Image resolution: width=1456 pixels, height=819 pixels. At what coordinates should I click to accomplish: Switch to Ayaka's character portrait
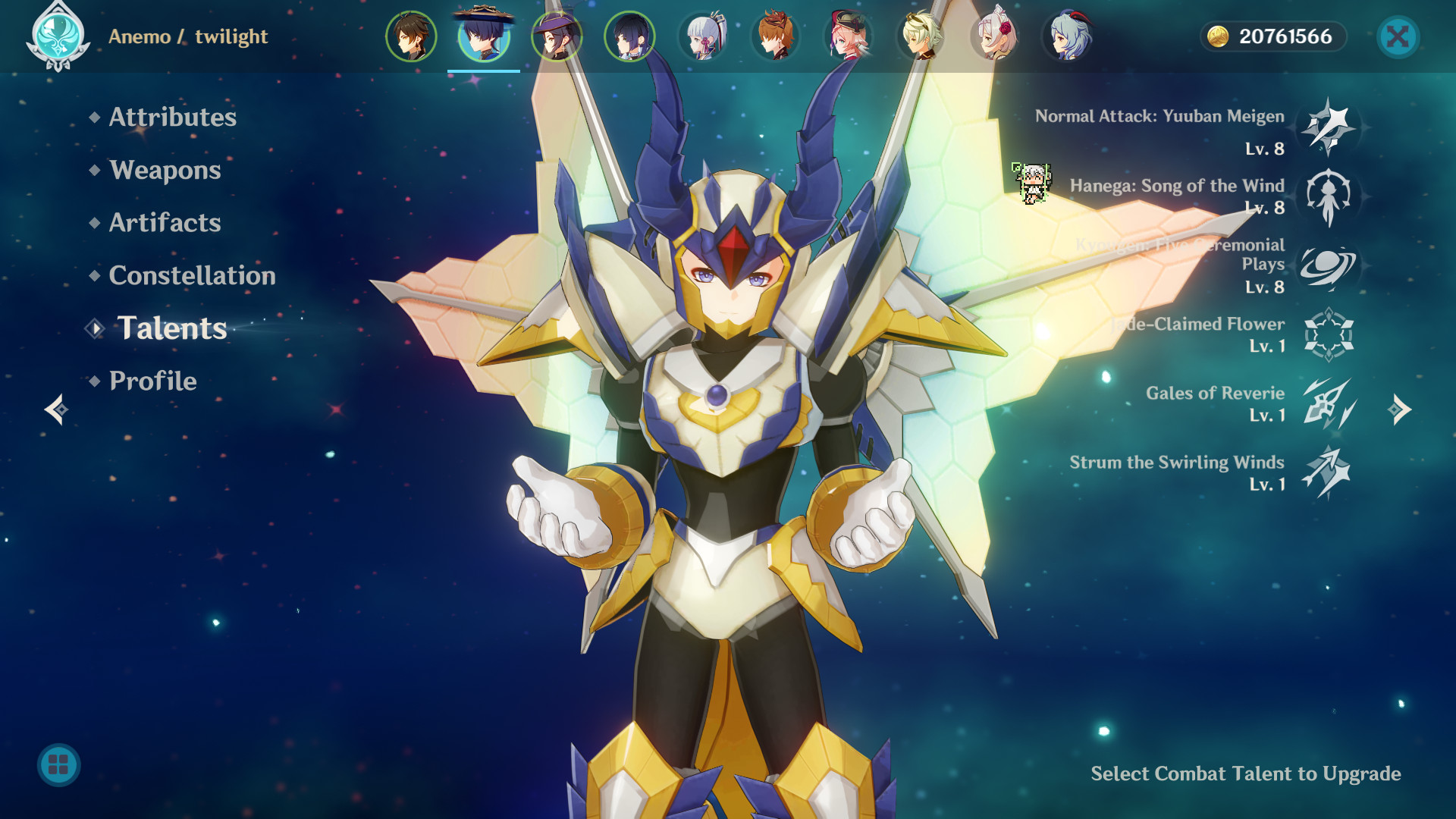coord(704,34)
